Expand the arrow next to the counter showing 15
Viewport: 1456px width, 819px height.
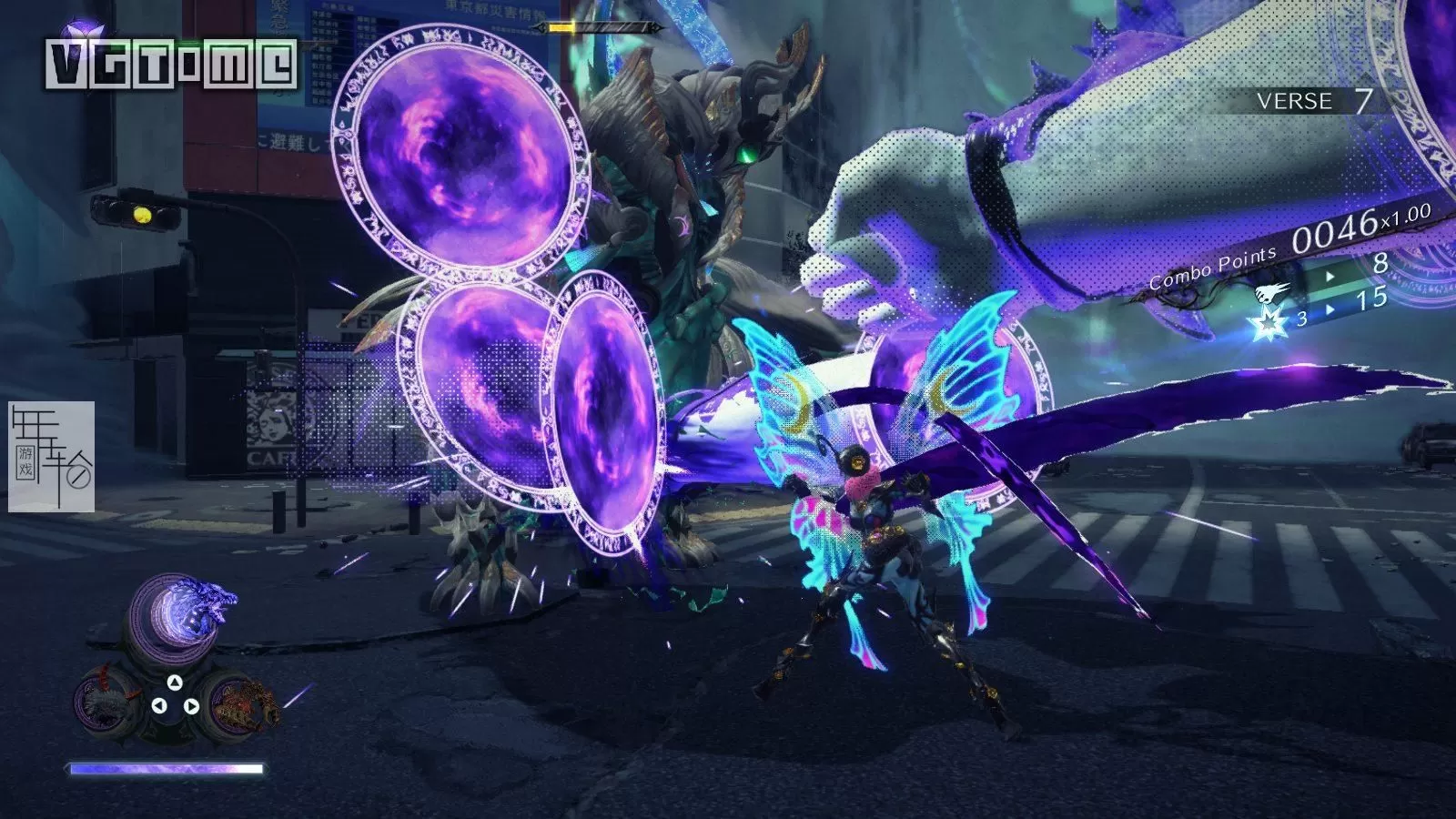(1330, 309)
